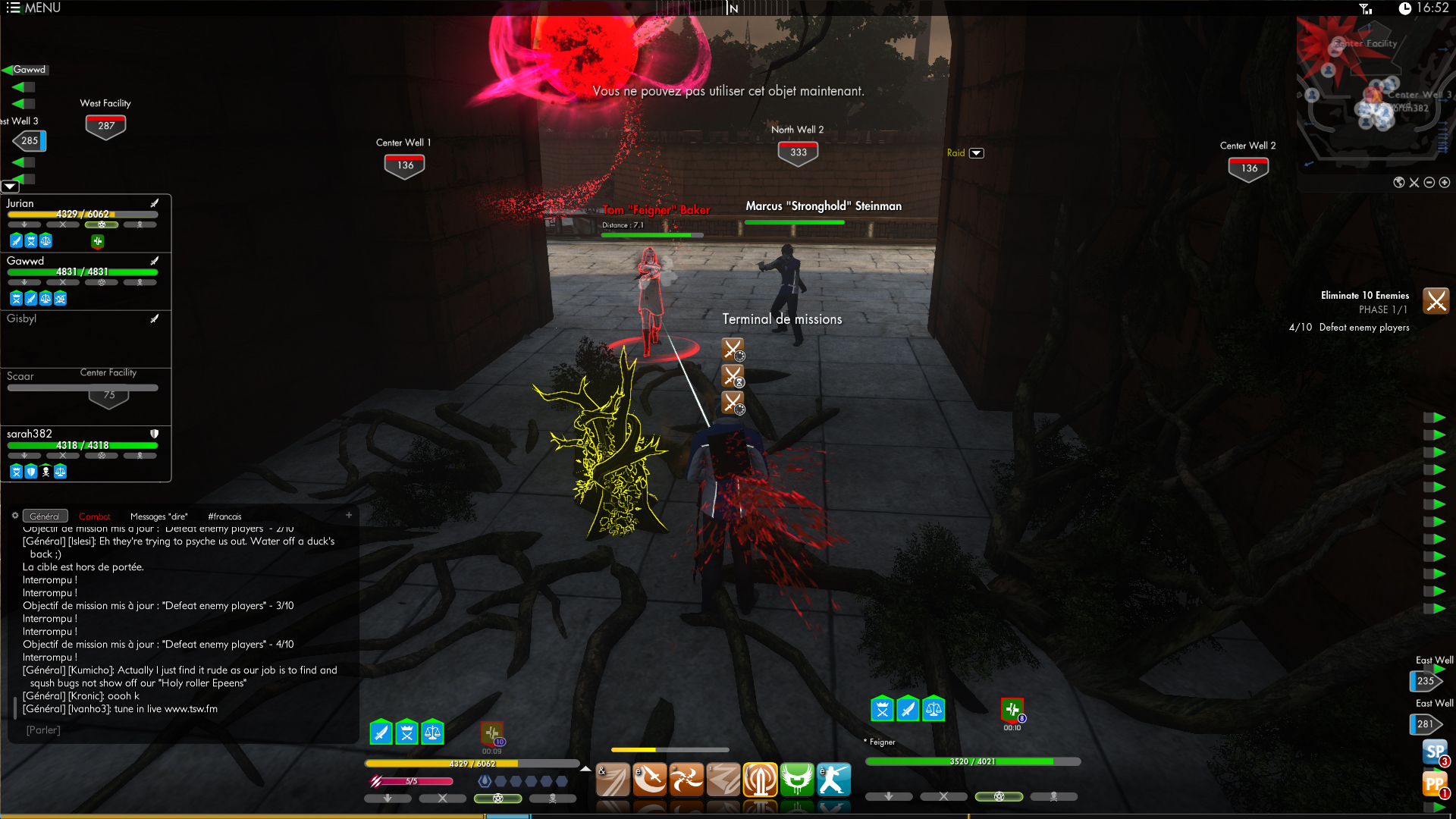Activate the blue swordsman stance ability
The image size is (1456, 819).
[833, 780]
